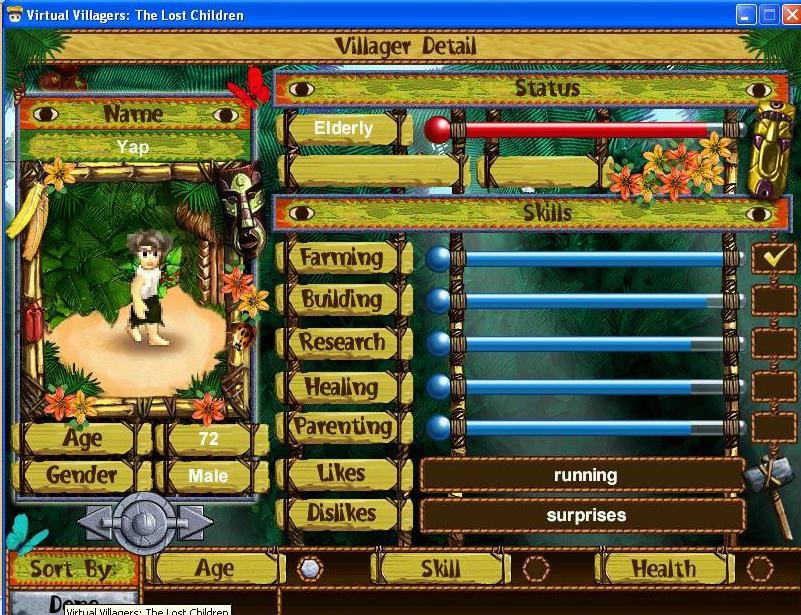The image size is (801, 615).
Task: Sort villagers by Age
Action: click(x=311, y=569)
